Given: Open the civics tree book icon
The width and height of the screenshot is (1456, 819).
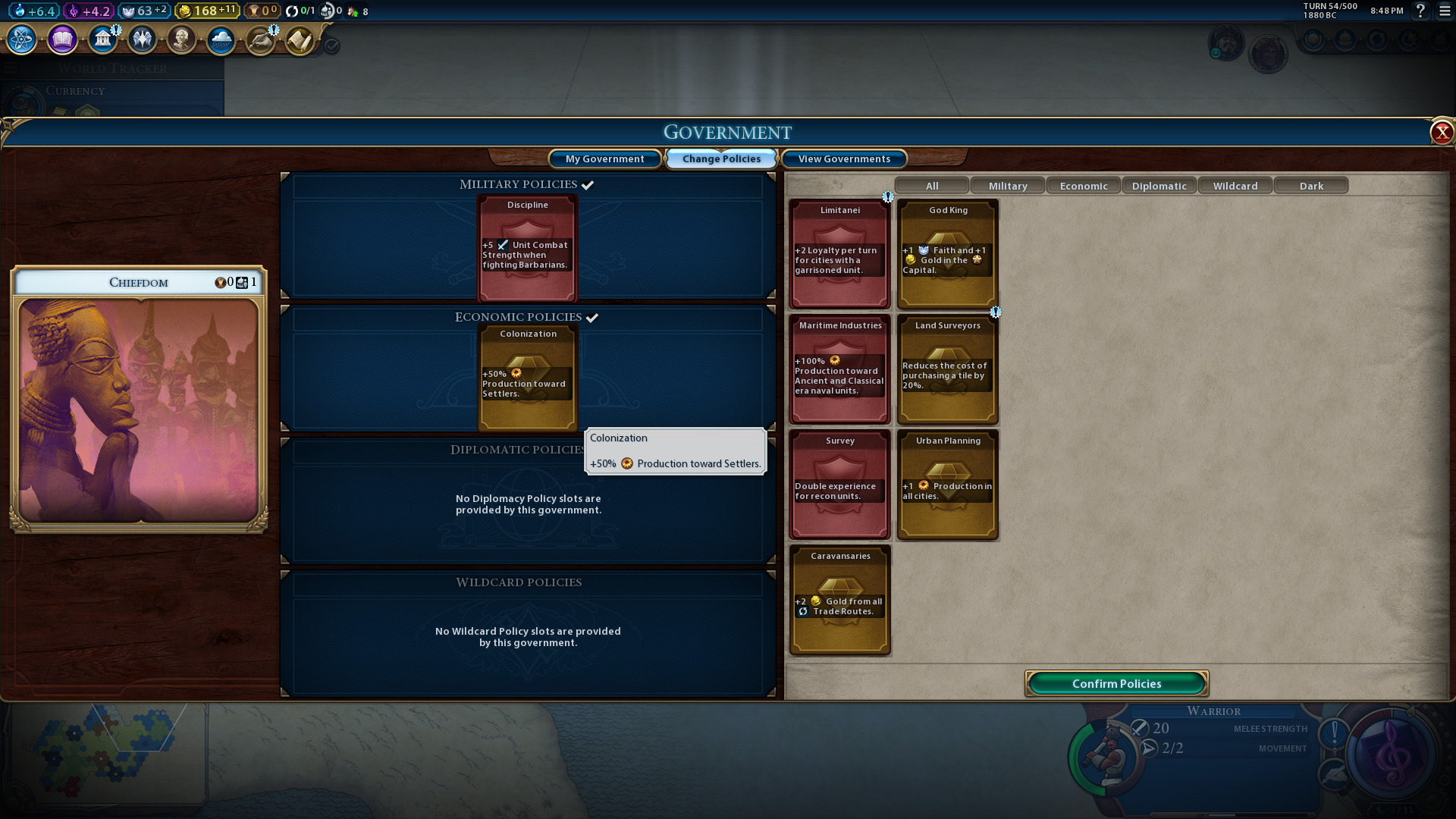Looking at the screenshot, I should click(62, 39).
